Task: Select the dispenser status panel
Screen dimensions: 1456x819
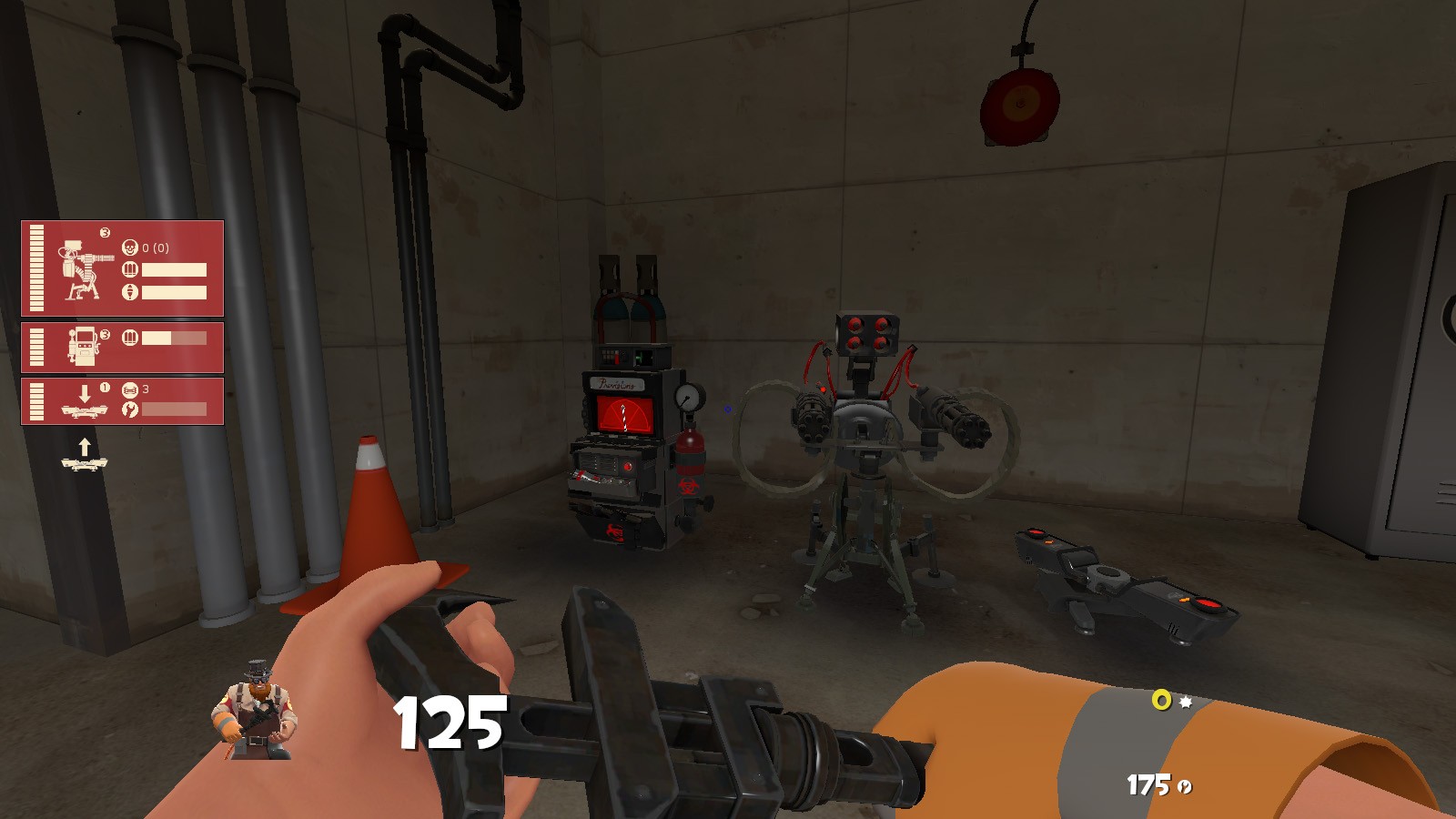Action: point(123,347)
